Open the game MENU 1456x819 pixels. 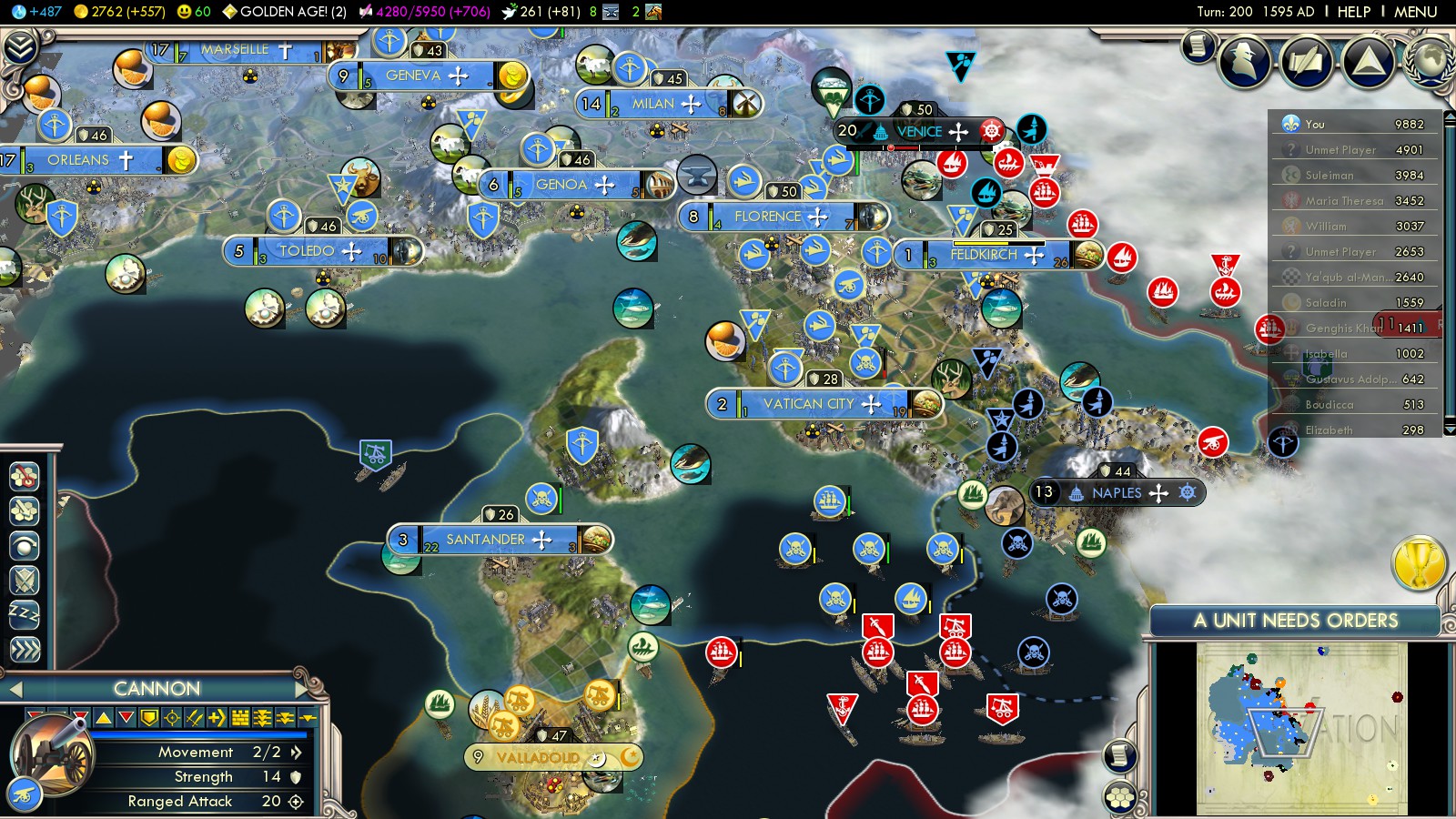(x=1415, y=12)
